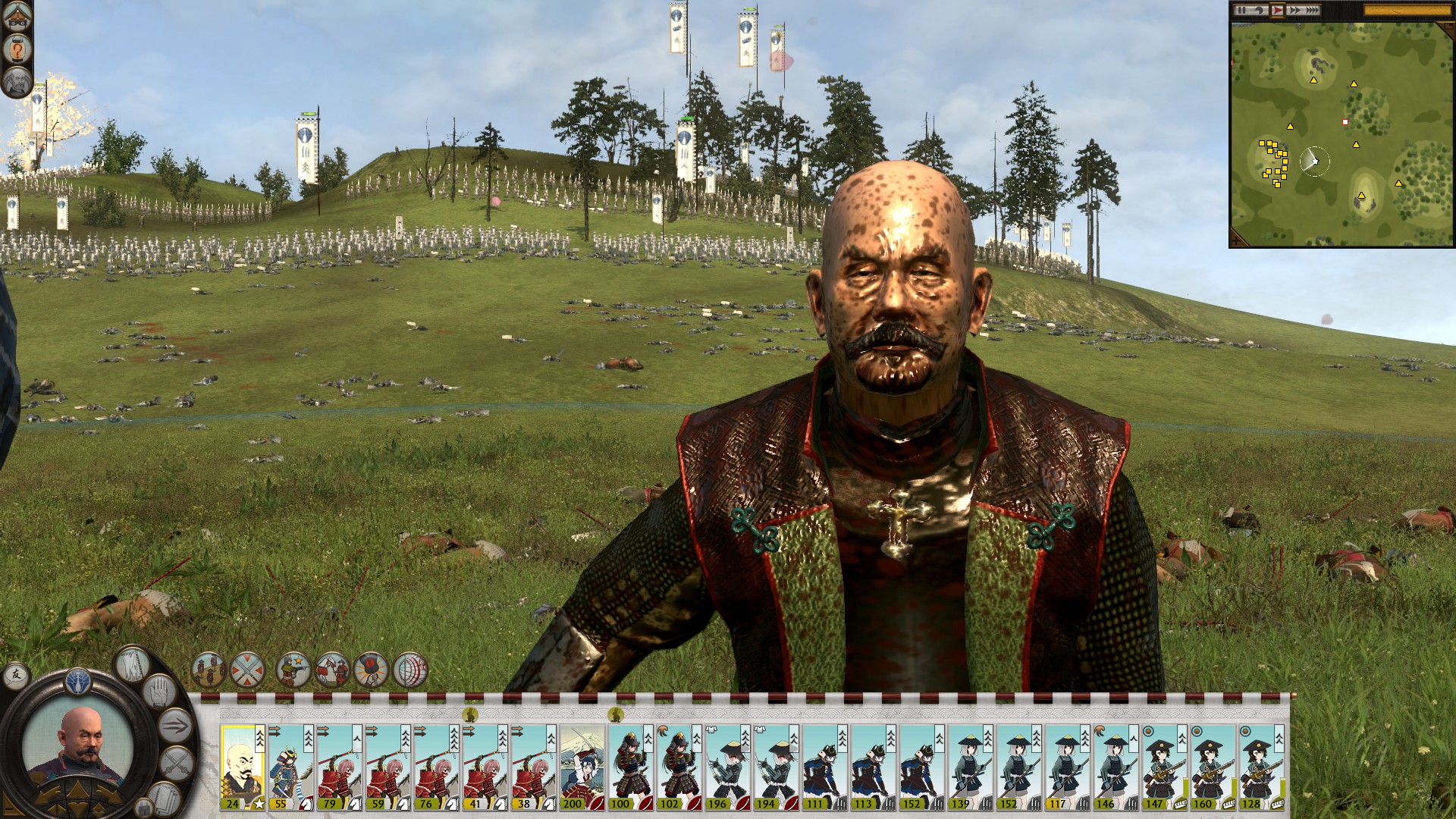Screen dimensions: 1456x819
Task: Set battle speed to fastest forward
Action: (1312, 11)
